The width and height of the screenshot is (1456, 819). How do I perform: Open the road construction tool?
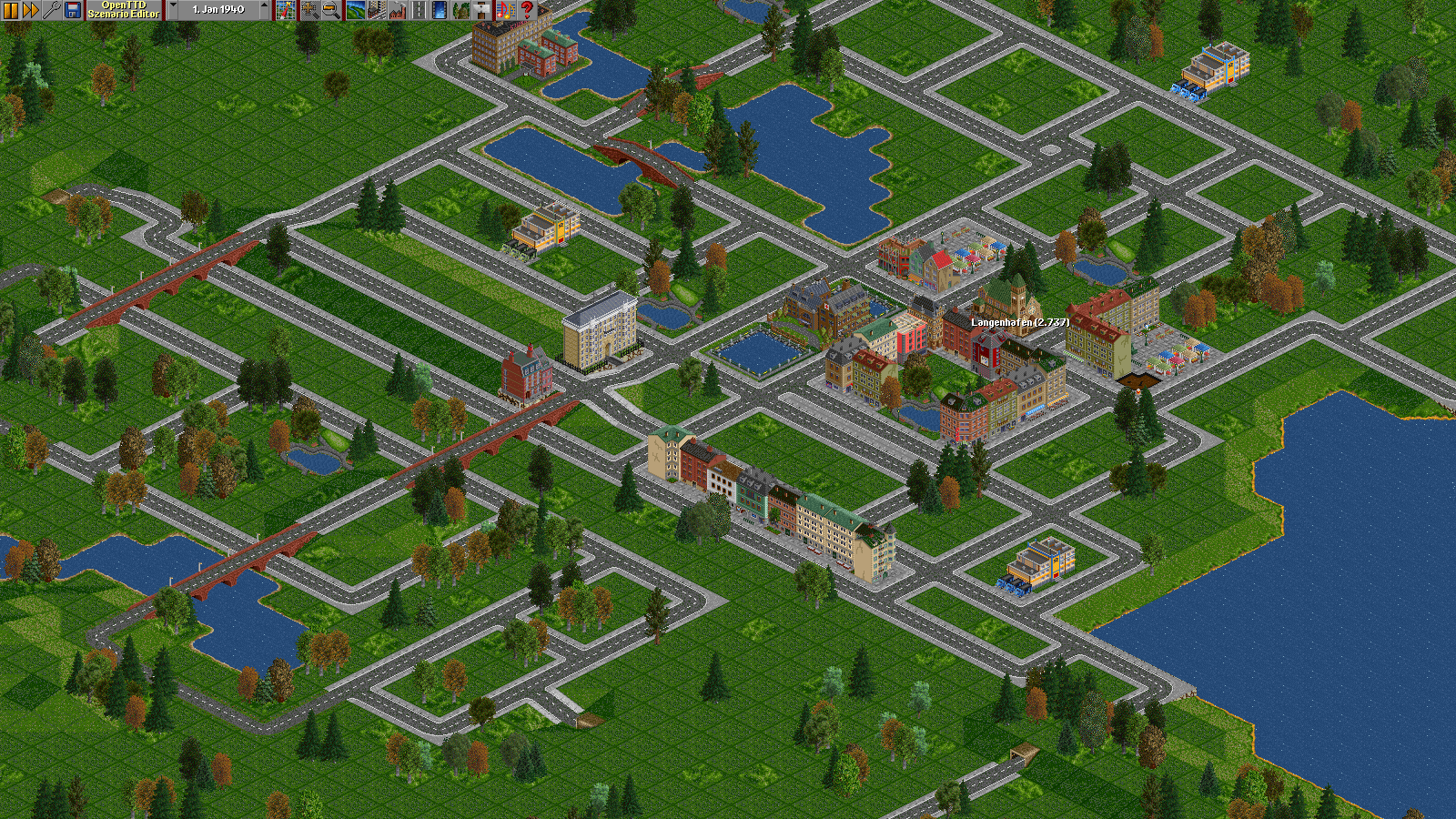click(x=419, y=10)
